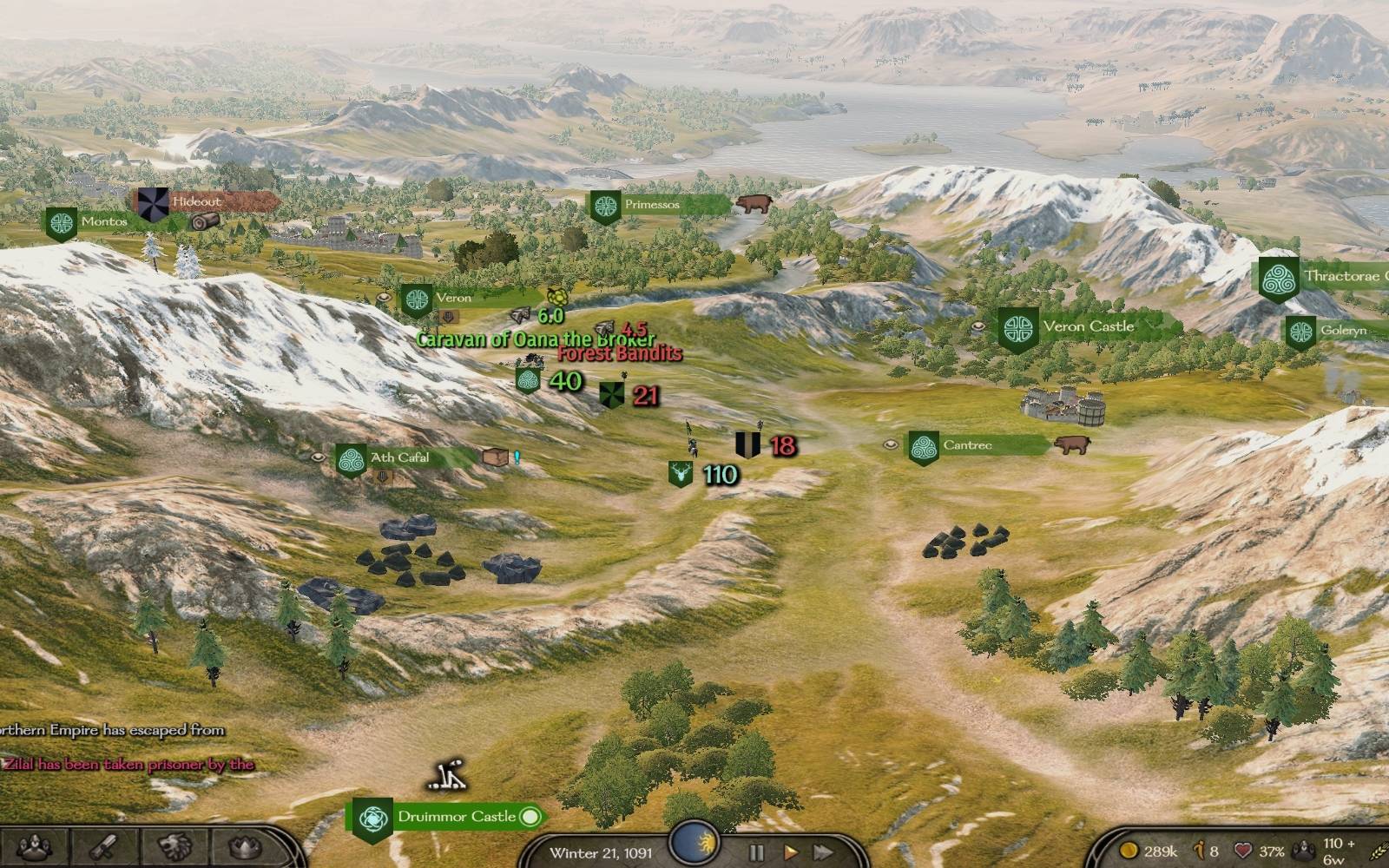The height and width of the screenshot is (868, 1389).
Task: Toggle the Veron Castle tracking eye icon
Action: (978, 326)
